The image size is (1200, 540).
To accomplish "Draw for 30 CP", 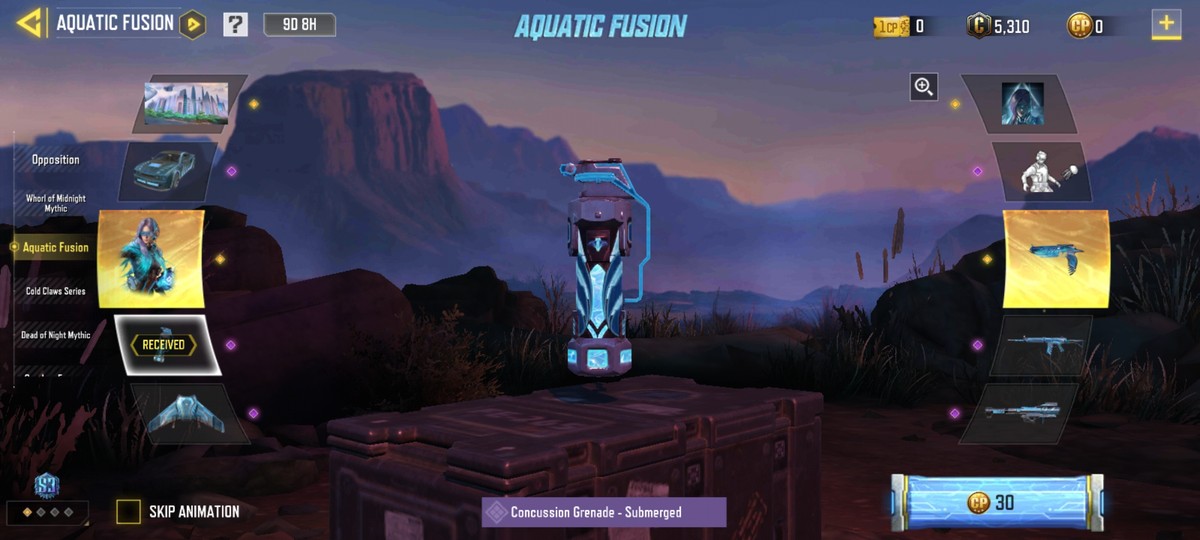I will pos(997,502).
